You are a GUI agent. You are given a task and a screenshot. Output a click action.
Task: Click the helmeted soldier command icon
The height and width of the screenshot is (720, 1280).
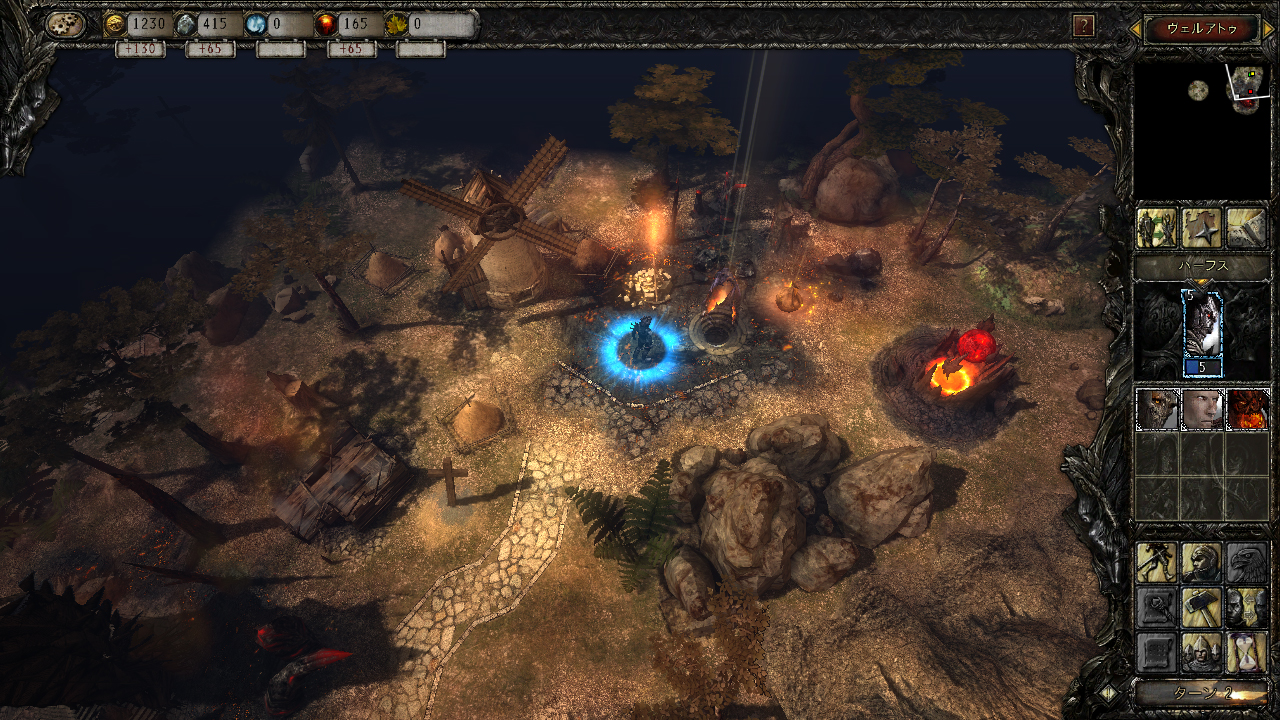tap(1202, 563)
